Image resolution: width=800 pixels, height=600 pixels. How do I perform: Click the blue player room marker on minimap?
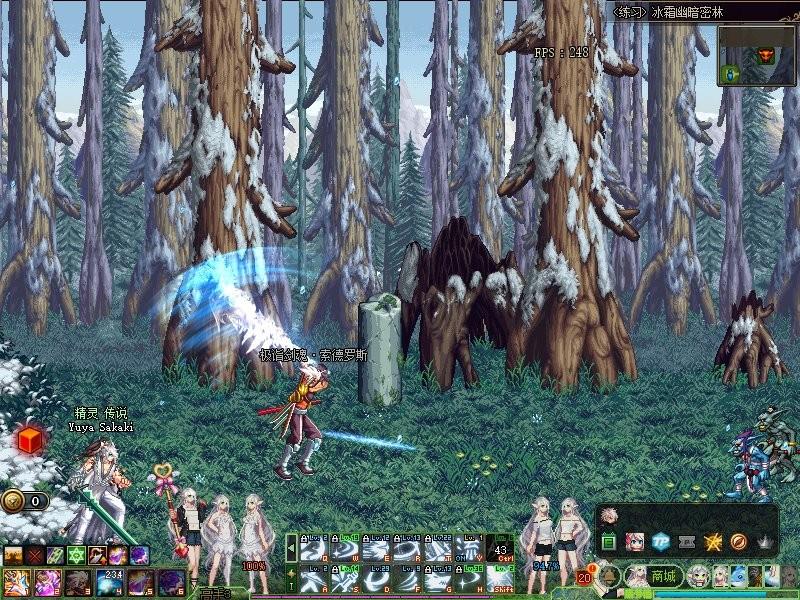731,73
